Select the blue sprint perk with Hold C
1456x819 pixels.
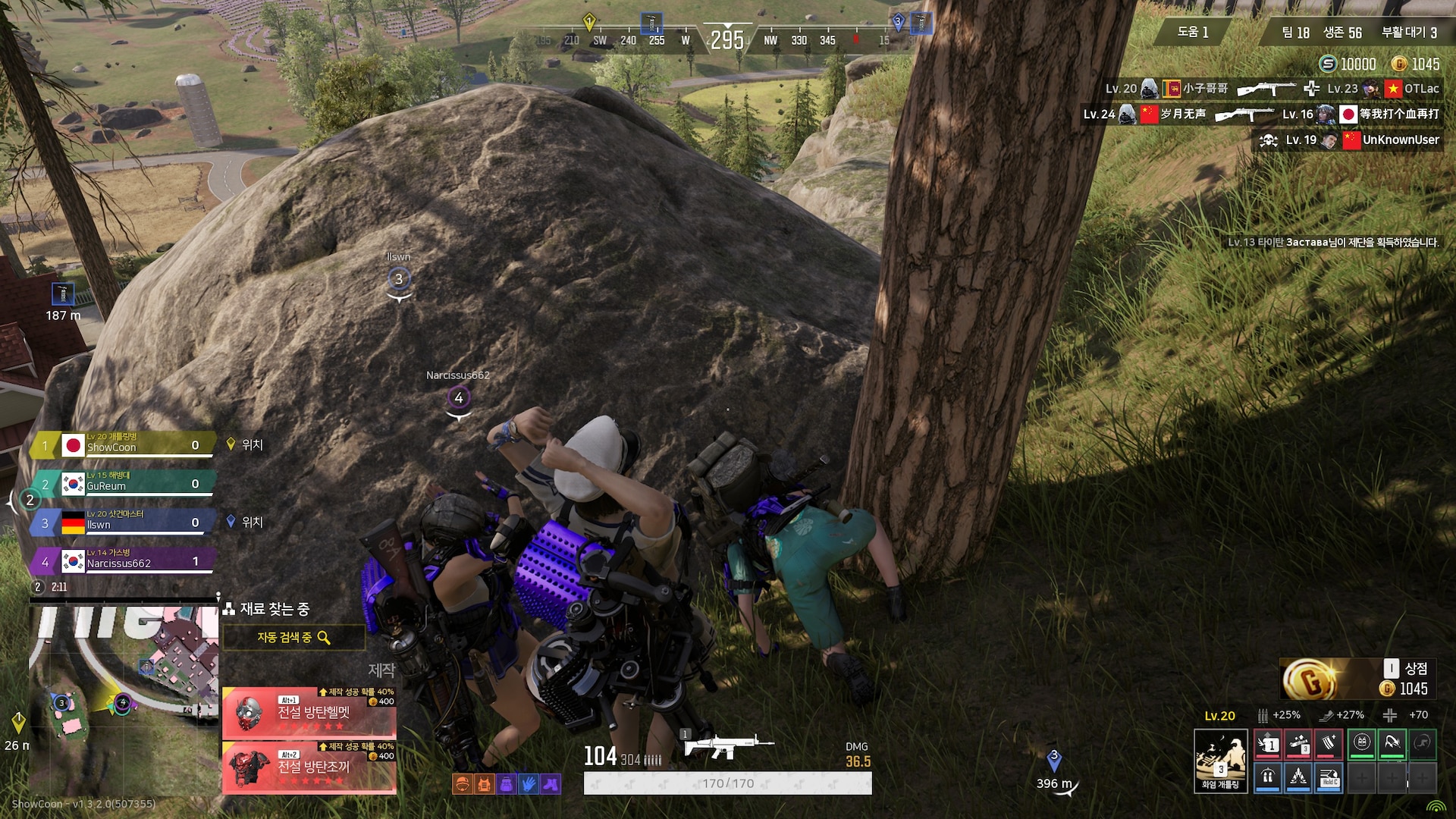[1329, 778]
